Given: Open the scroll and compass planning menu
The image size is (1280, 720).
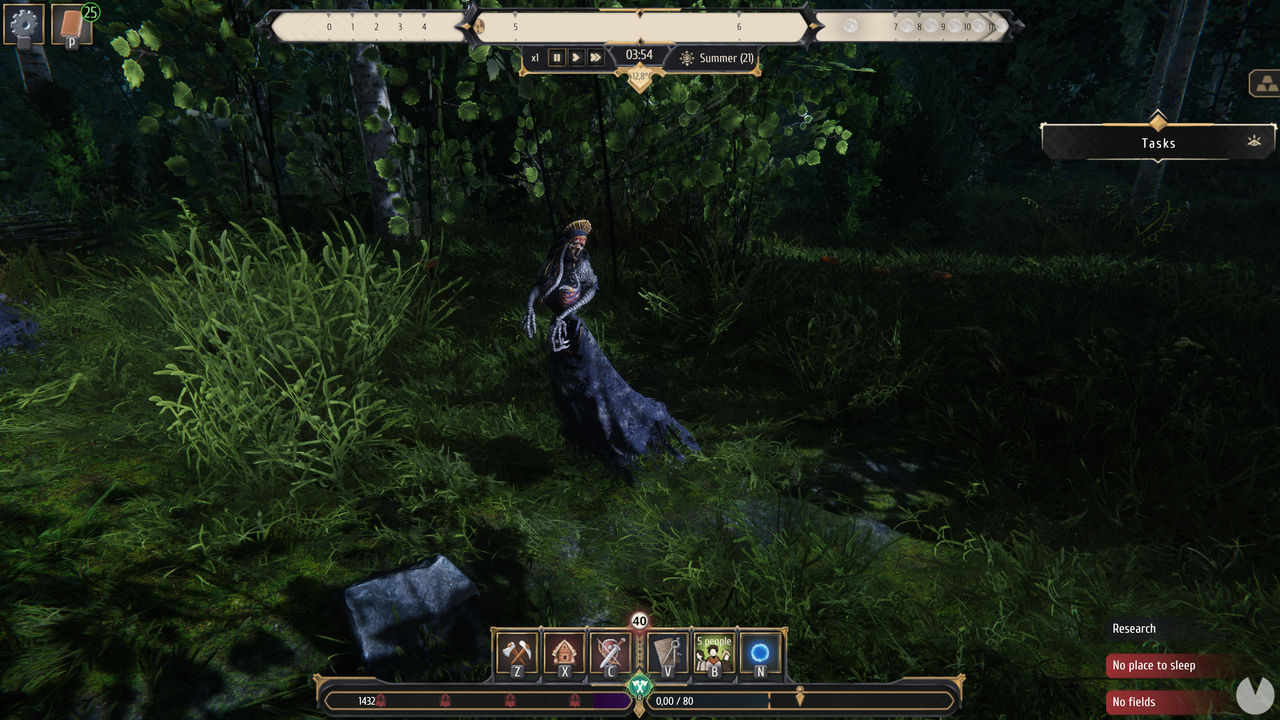Looking at the screenshot, I should (667, 653).
